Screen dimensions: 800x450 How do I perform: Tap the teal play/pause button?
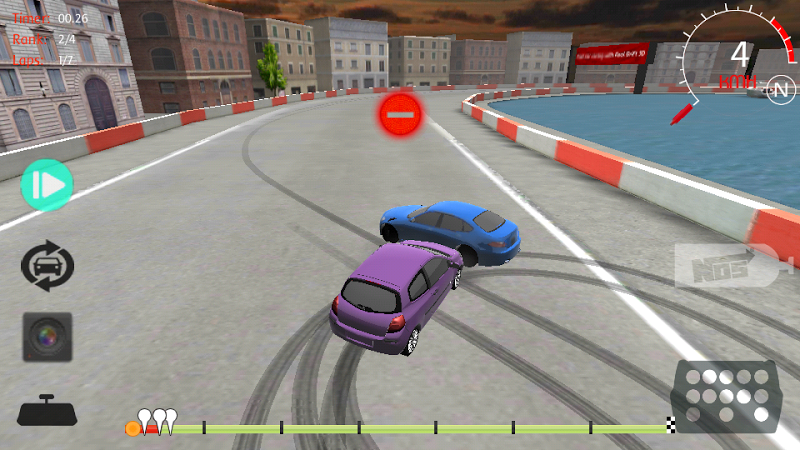[47, 184]
